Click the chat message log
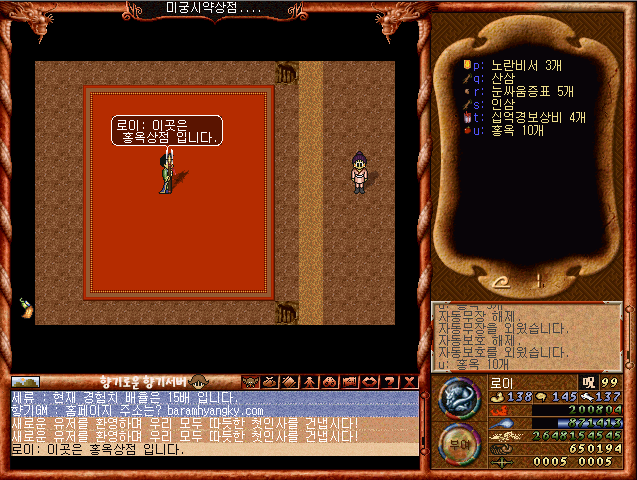This screenshot has width=637, height=480. [214, 423]
